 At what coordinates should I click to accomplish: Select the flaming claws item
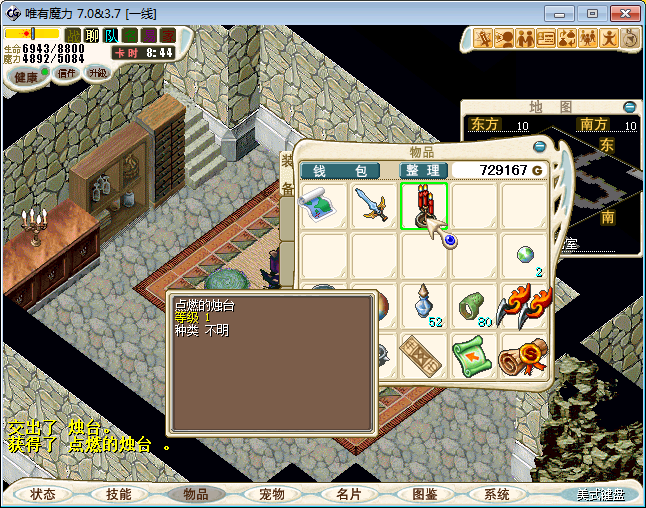tap(524, 304)
